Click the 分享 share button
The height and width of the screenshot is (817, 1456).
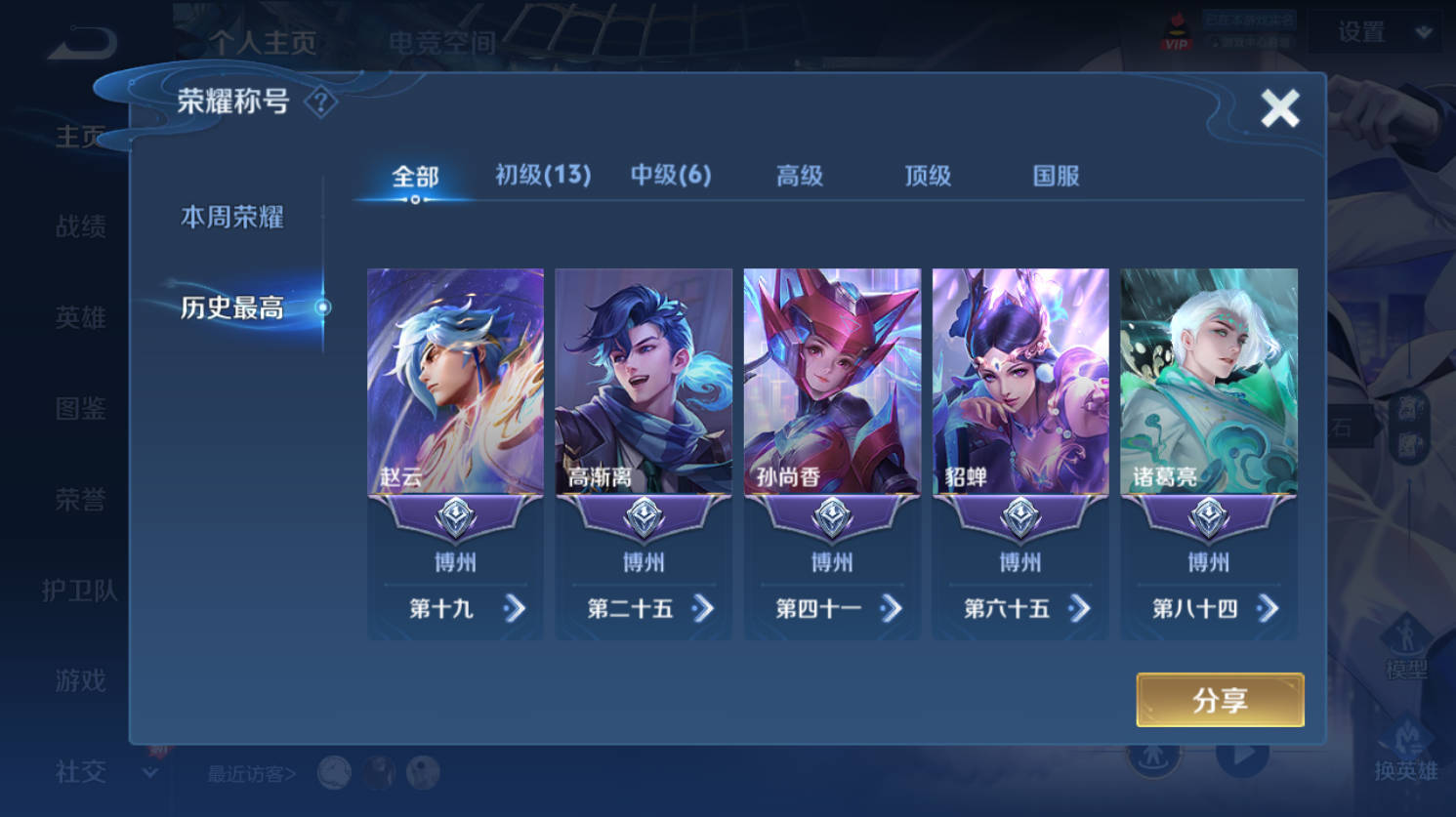[x=1220, y=700]
